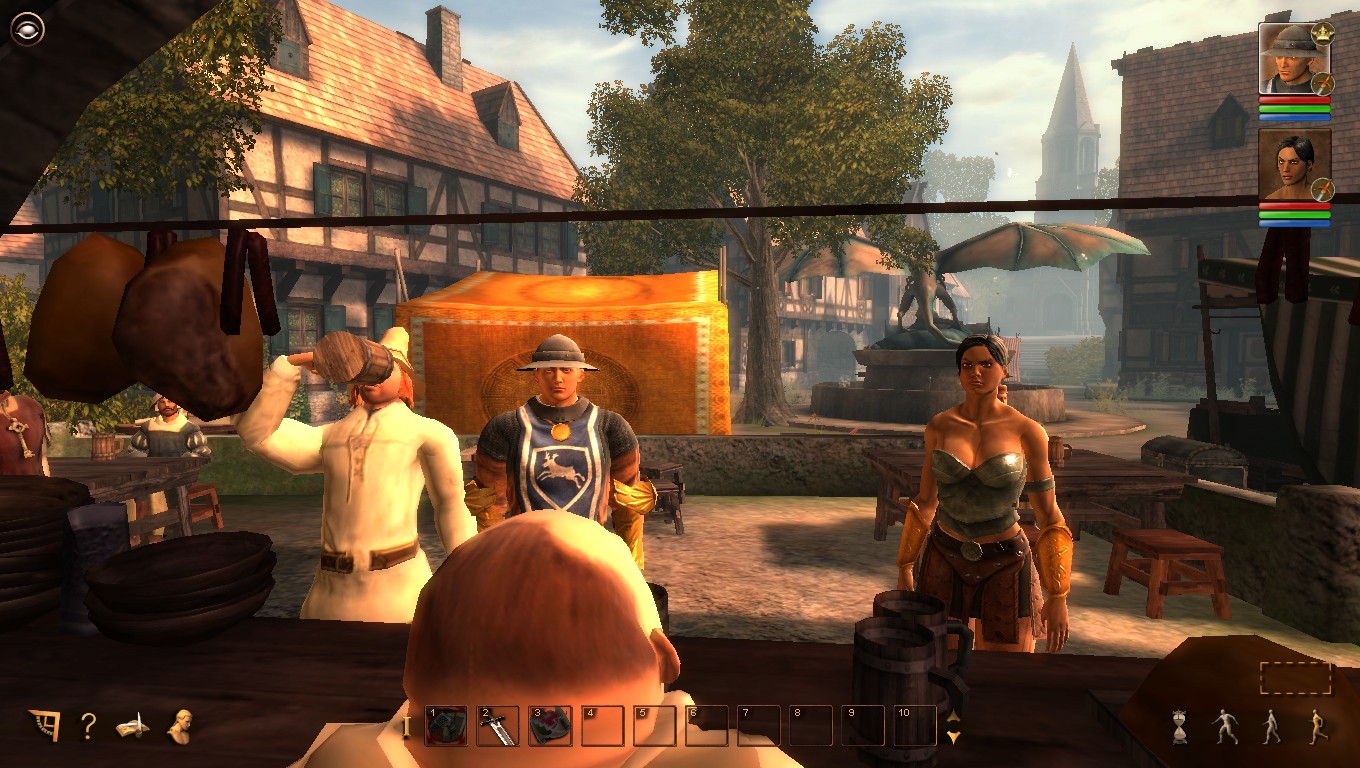Enable sneak movement mode

[1225, 725]
